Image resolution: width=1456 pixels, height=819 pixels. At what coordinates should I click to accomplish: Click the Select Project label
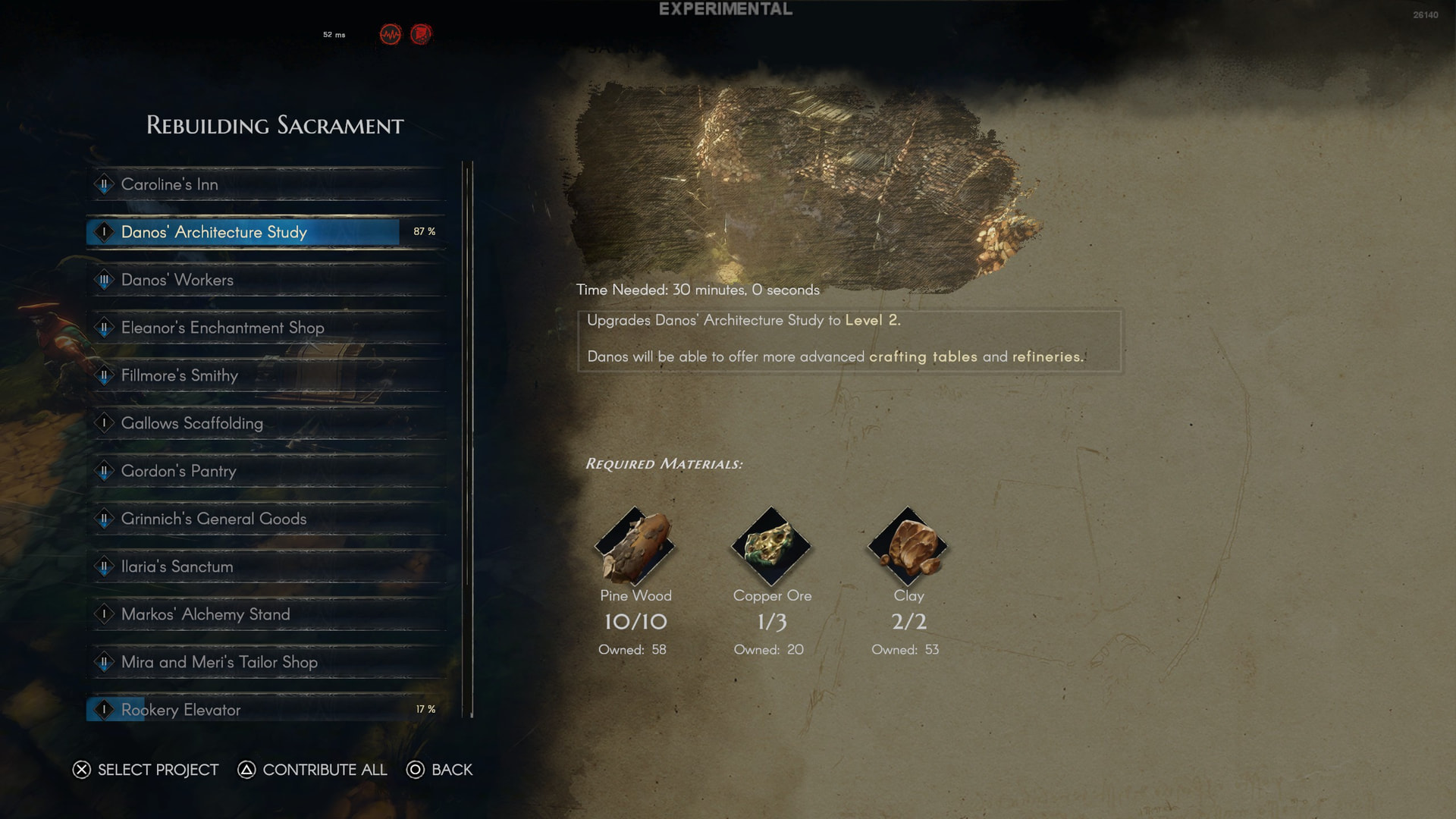(x=158, y=770)
